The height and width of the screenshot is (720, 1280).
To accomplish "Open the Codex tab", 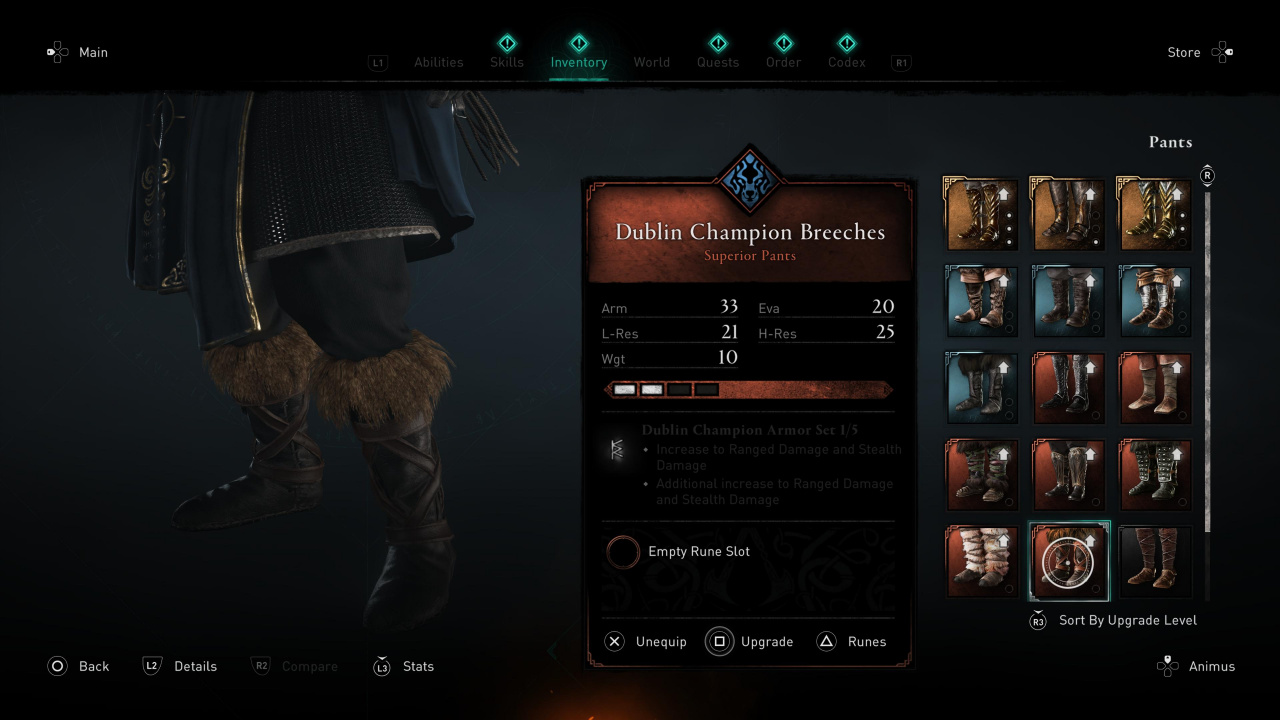I will tap(847, 62).
